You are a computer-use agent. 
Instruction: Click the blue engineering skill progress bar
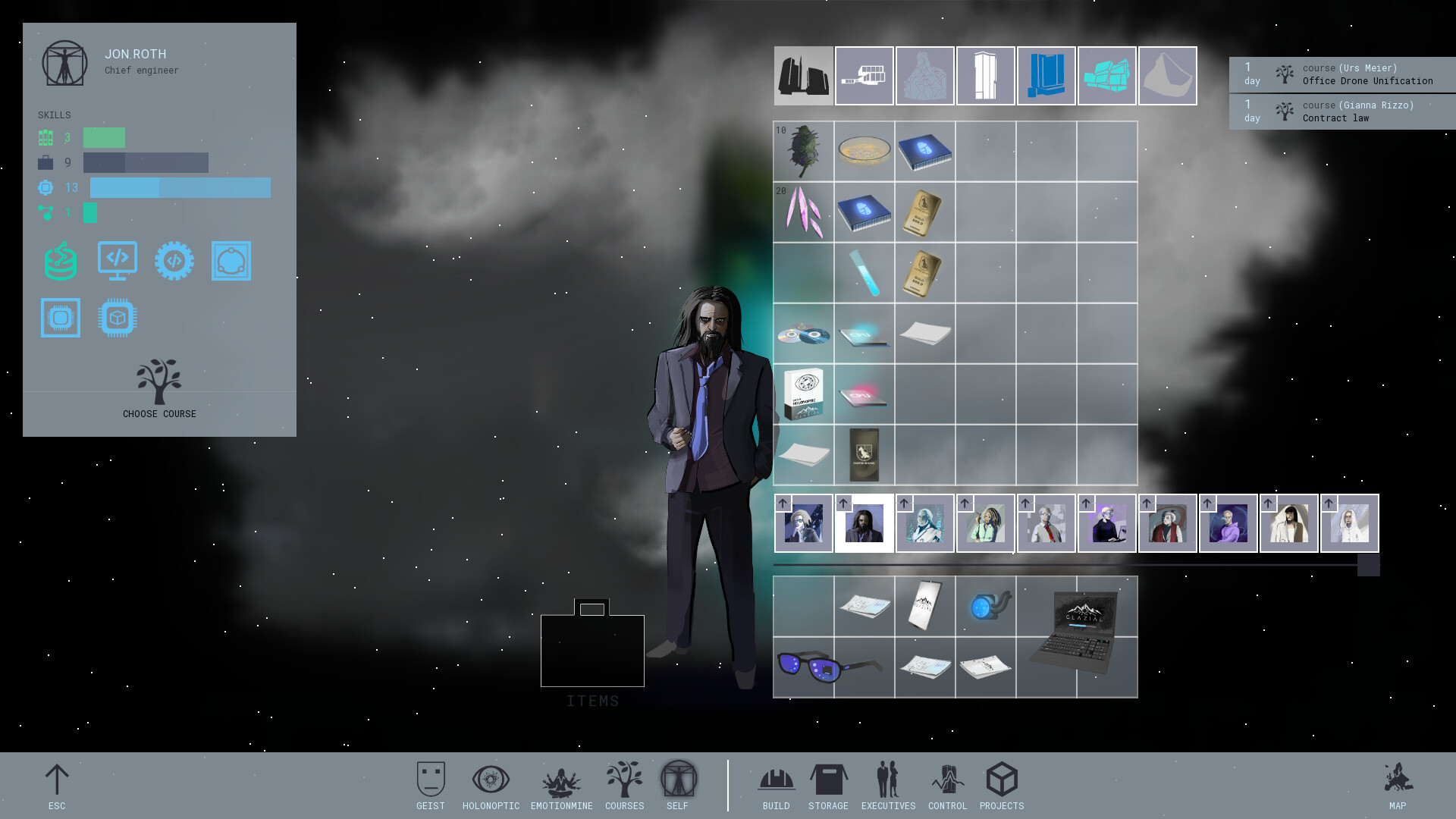[180, 187]
